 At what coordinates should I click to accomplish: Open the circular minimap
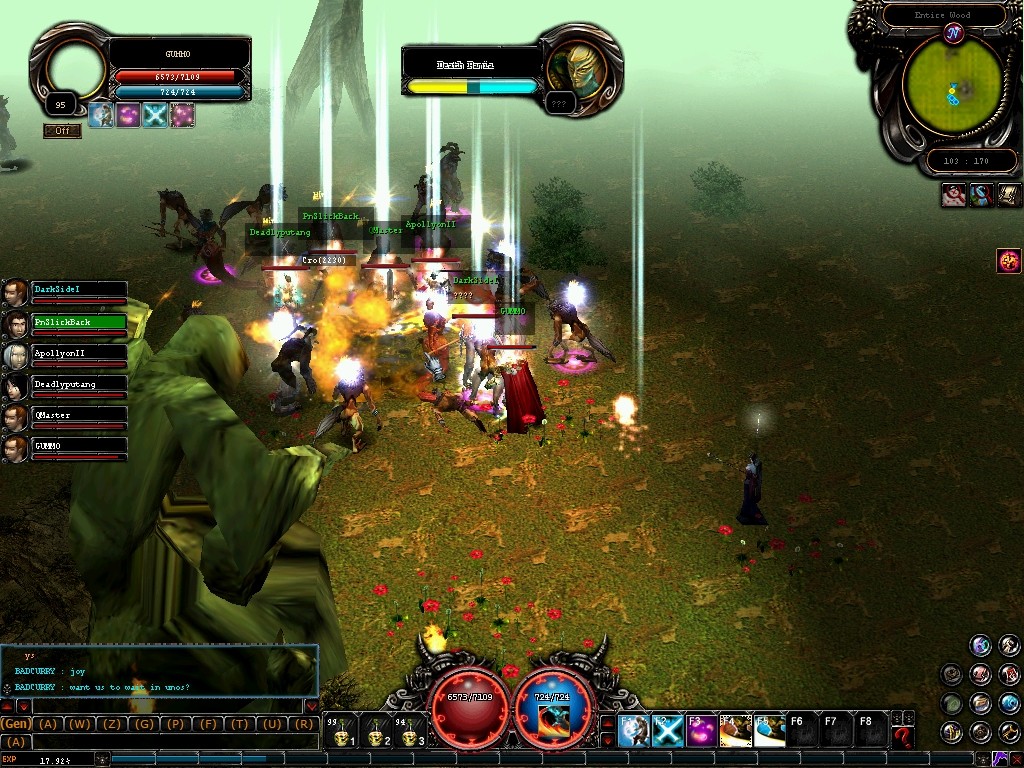click(x=953, y=85)
